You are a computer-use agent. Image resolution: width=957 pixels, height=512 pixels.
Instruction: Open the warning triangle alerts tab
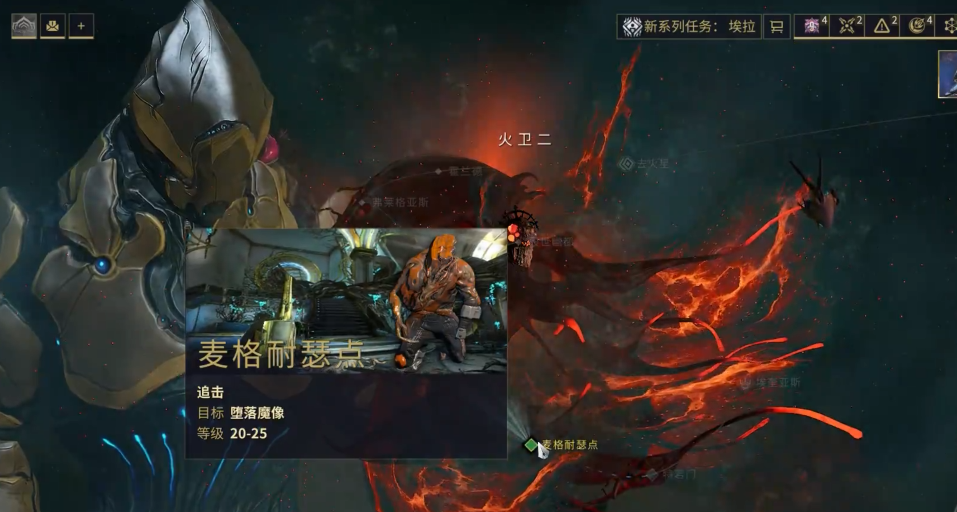tap(884, 26)
